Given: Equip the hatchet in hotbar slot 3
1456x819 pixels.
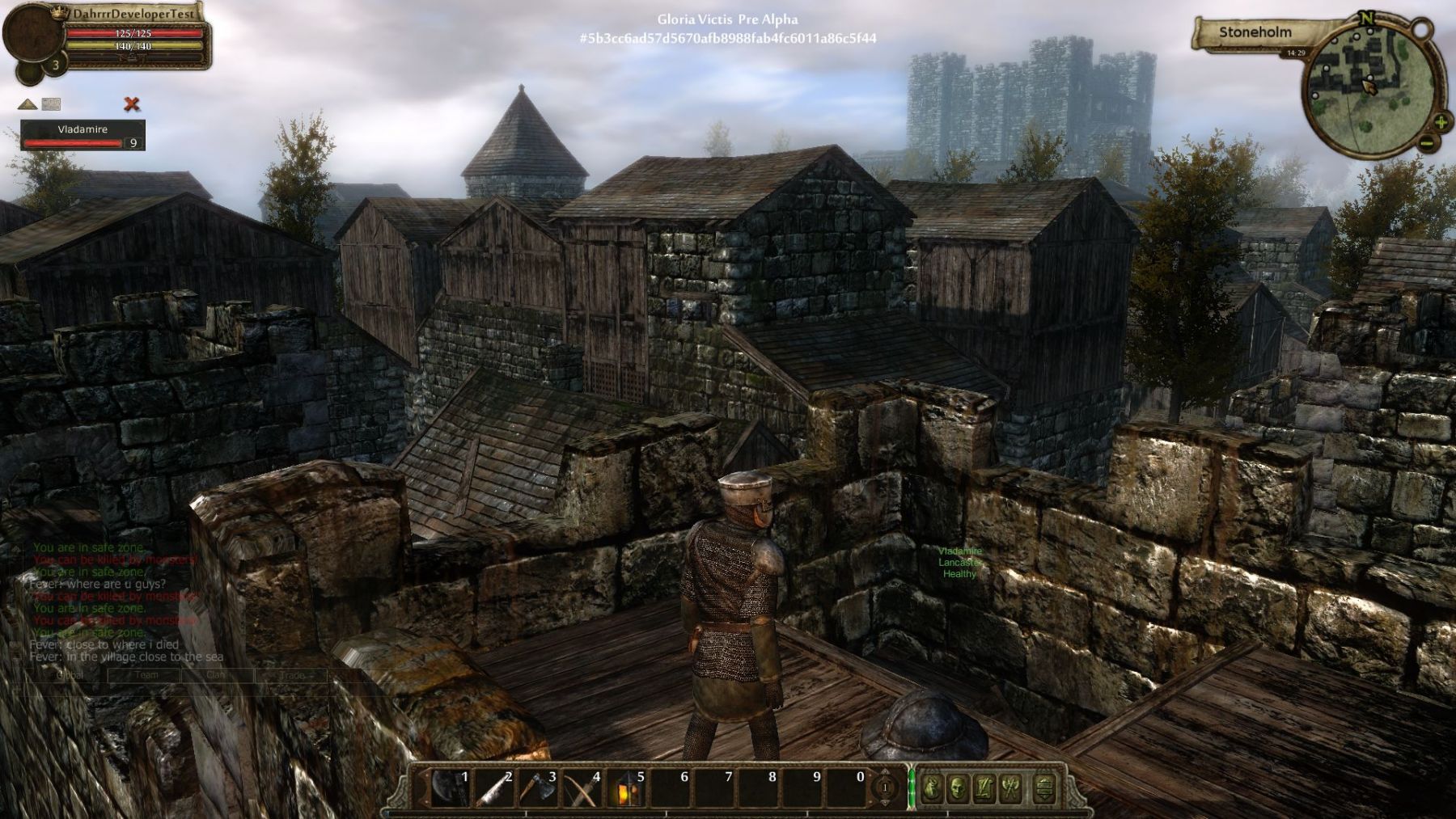Looking at the screenshot, I should coord(536,787).
